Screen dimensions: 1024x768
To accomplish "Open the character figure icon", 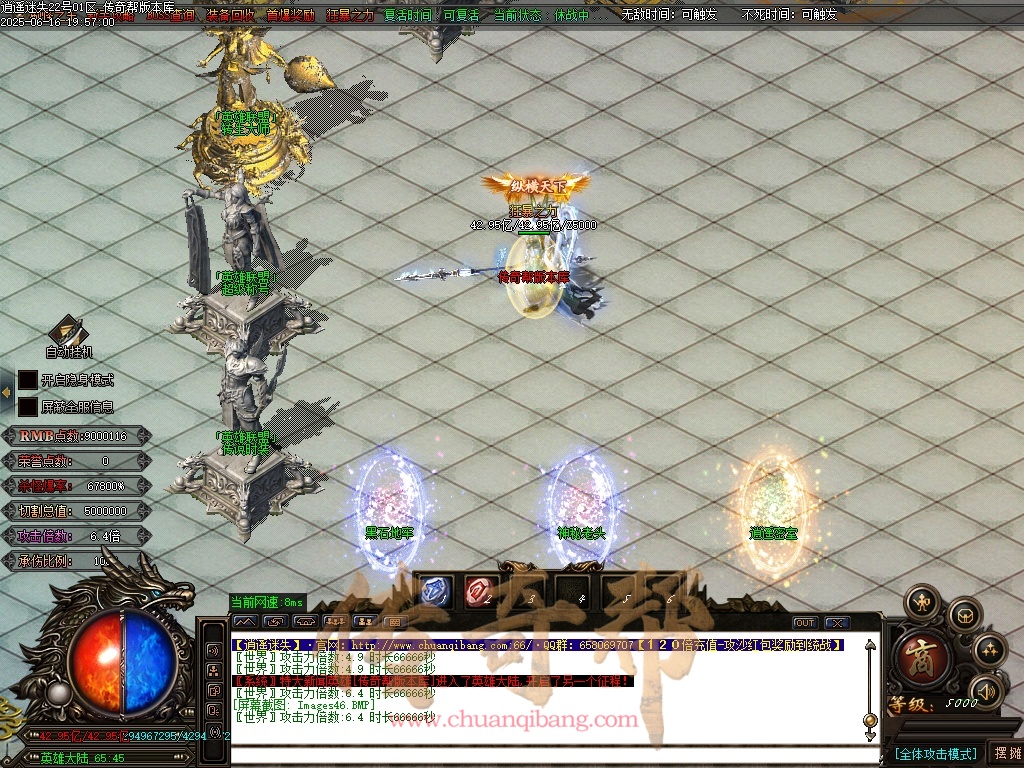I will click(x=921, y=602).
